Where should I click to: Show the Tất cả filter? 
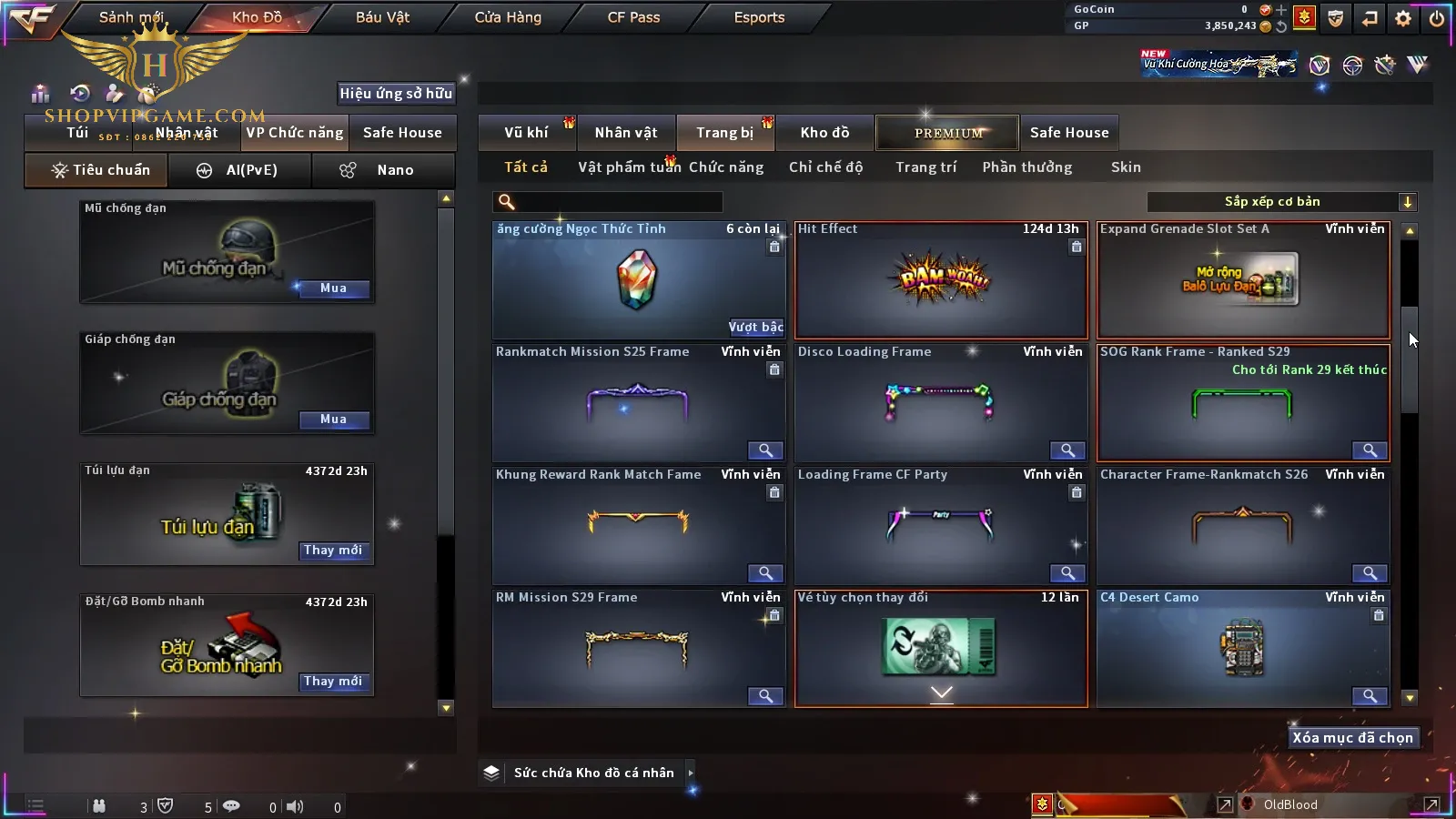526,167
